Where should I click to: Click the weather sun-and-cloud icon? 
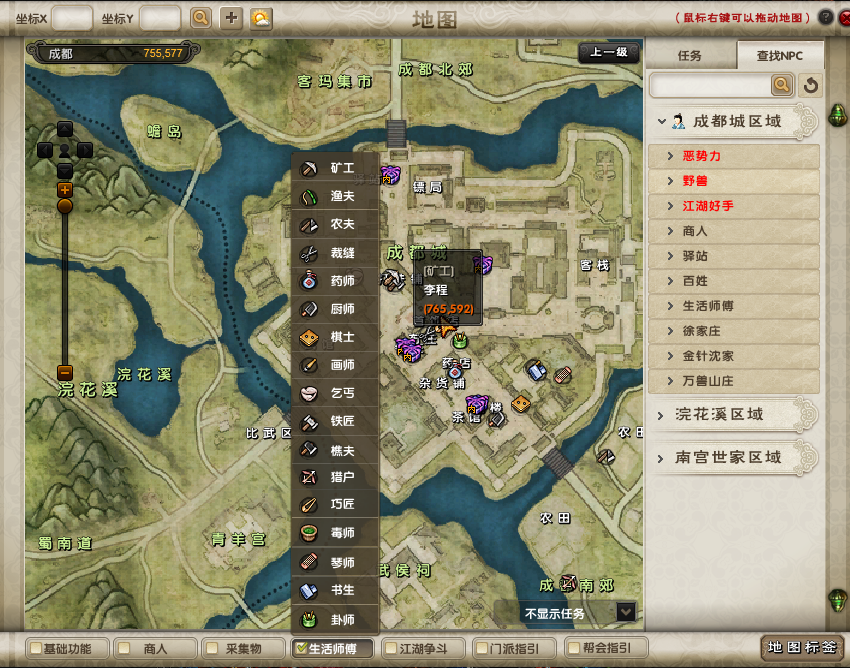261,18
